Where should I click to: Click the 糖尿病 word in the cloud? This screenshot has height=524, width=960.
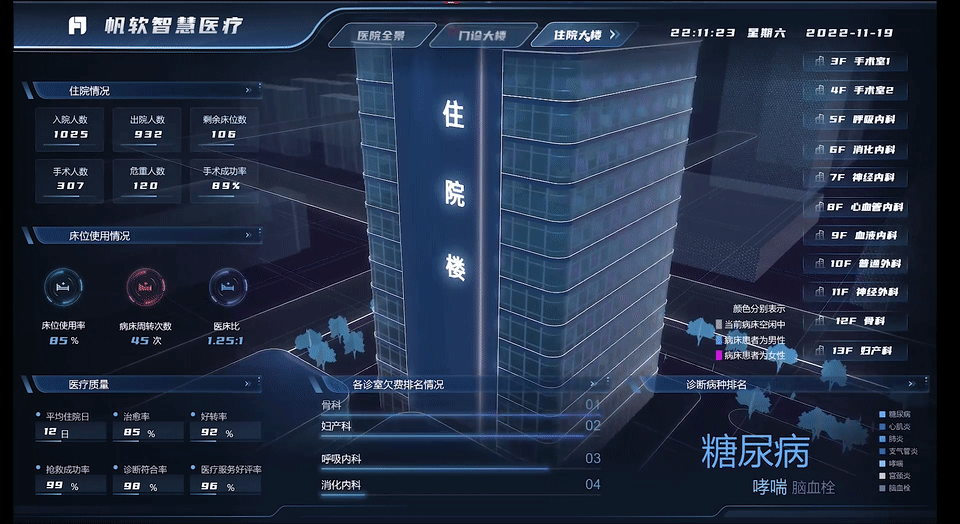(x=755, y=452)
